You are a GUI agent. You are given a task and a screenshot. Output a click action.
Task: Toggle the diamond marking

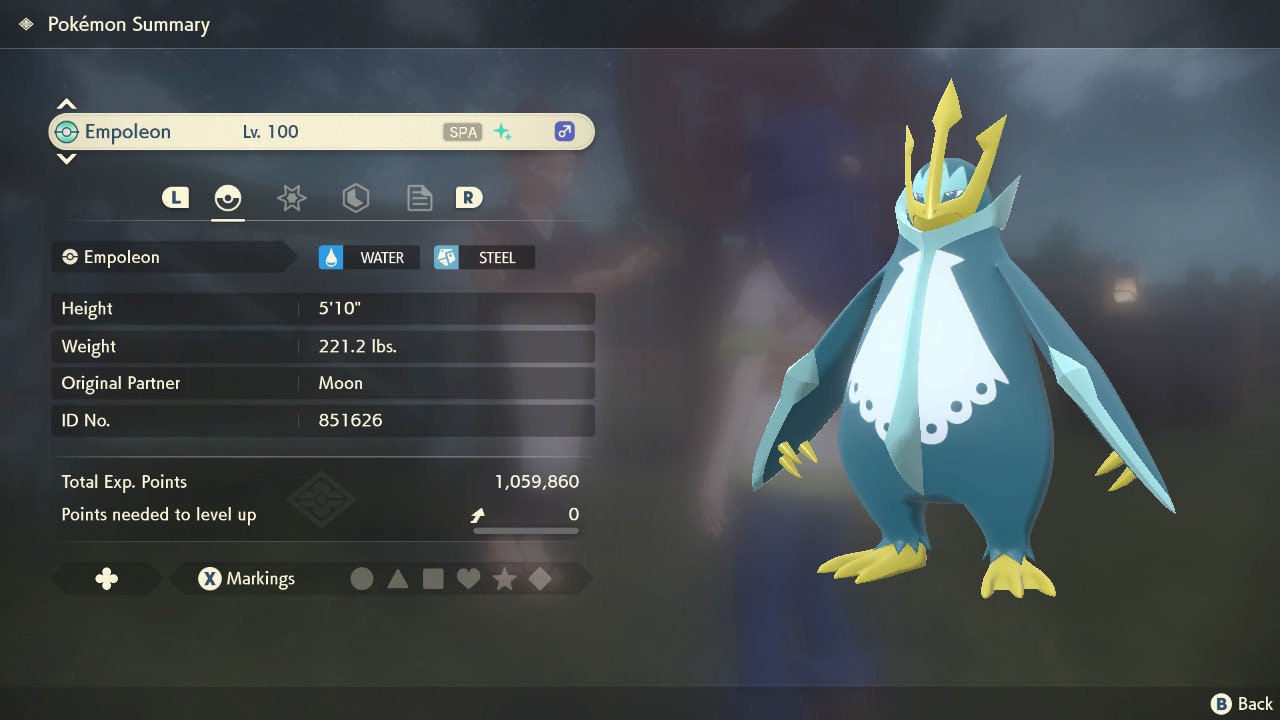(540, 578)
